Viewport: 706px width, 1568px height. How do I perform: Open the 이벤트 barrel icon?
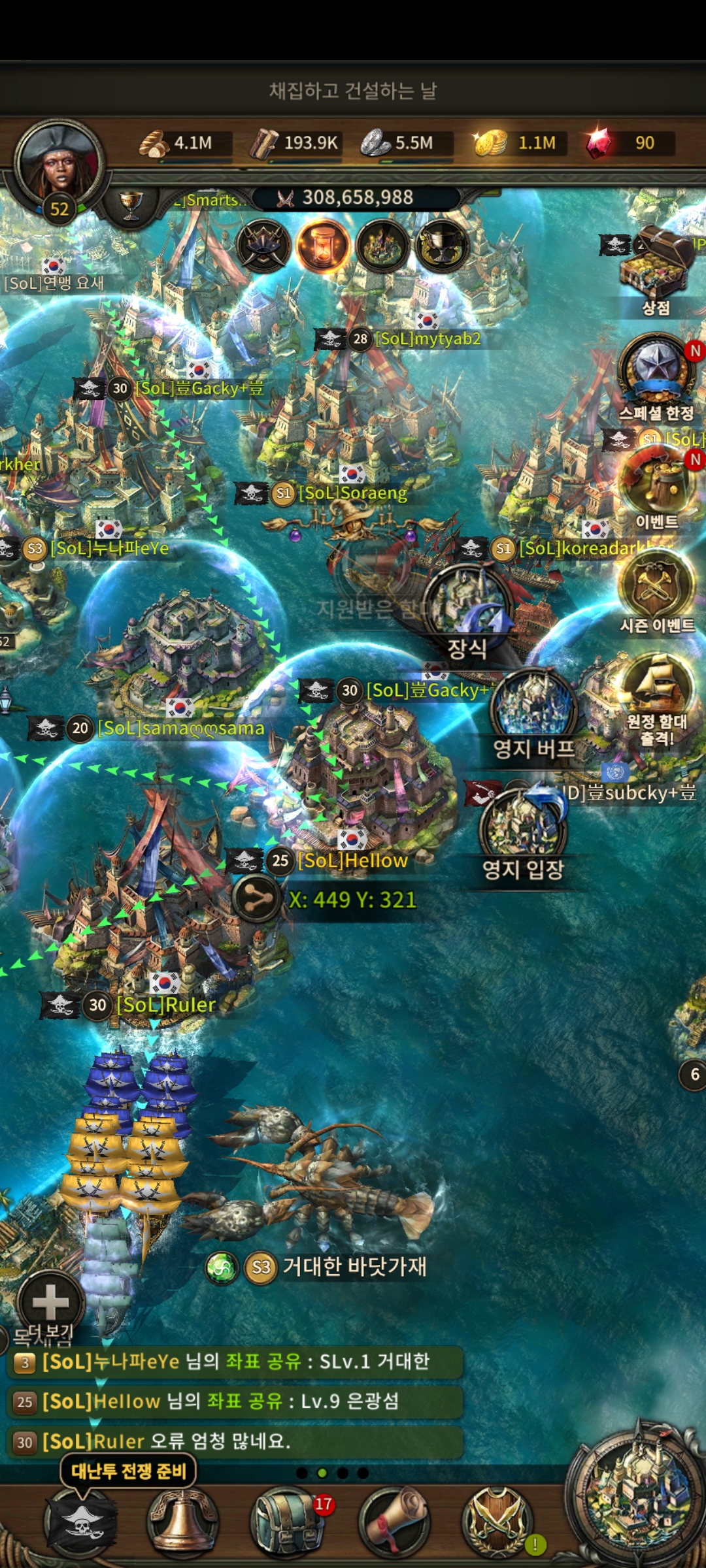pyautogui.click(x=657, y=483)
